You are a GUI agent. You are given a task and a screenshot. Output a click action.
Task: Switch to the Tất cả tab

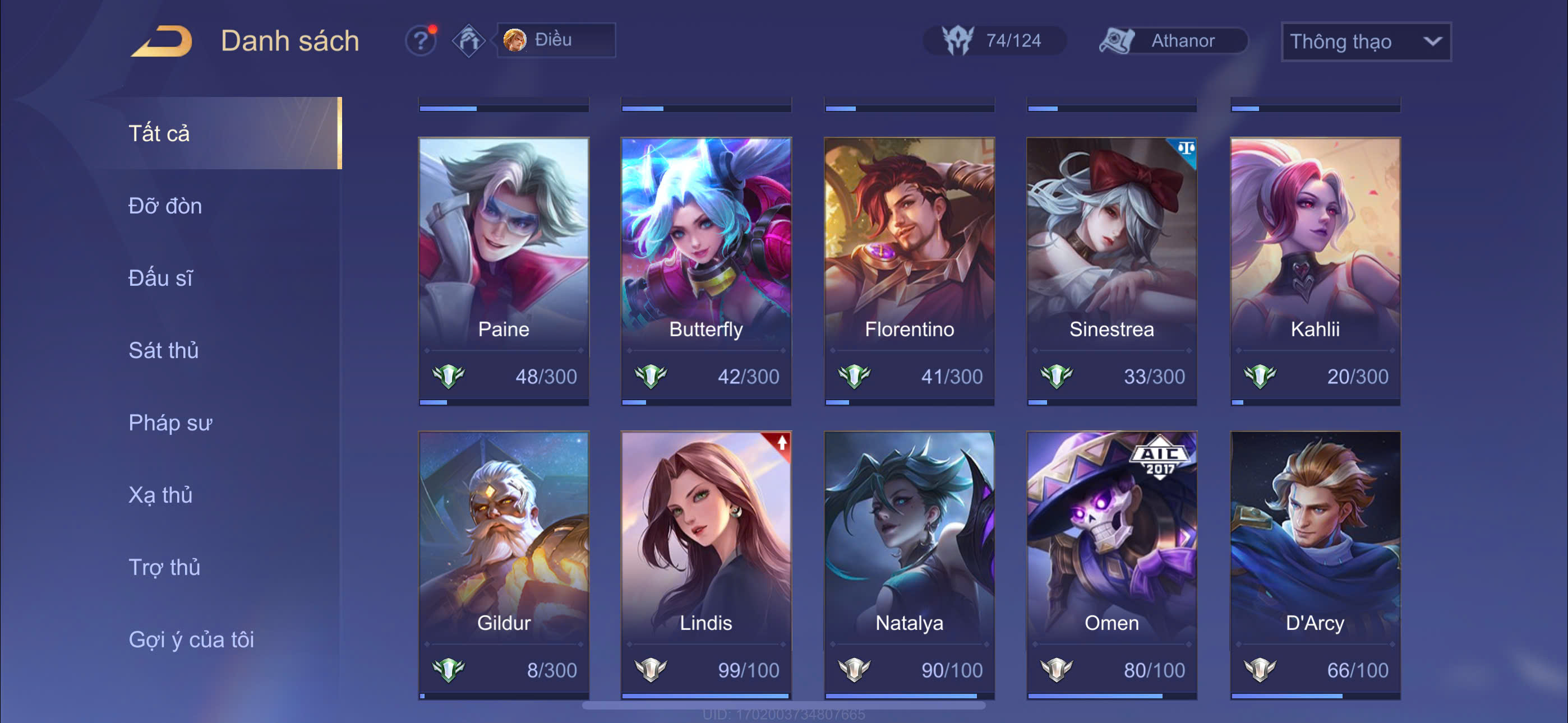[x=159, y=133]
